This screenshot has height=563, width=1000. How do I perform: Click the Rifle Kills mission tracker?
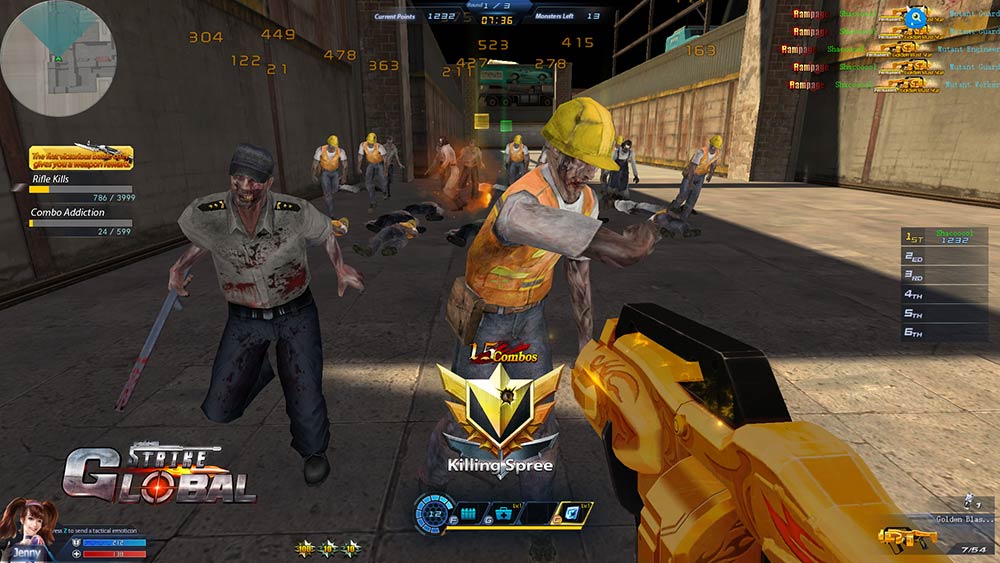(81, 187)
